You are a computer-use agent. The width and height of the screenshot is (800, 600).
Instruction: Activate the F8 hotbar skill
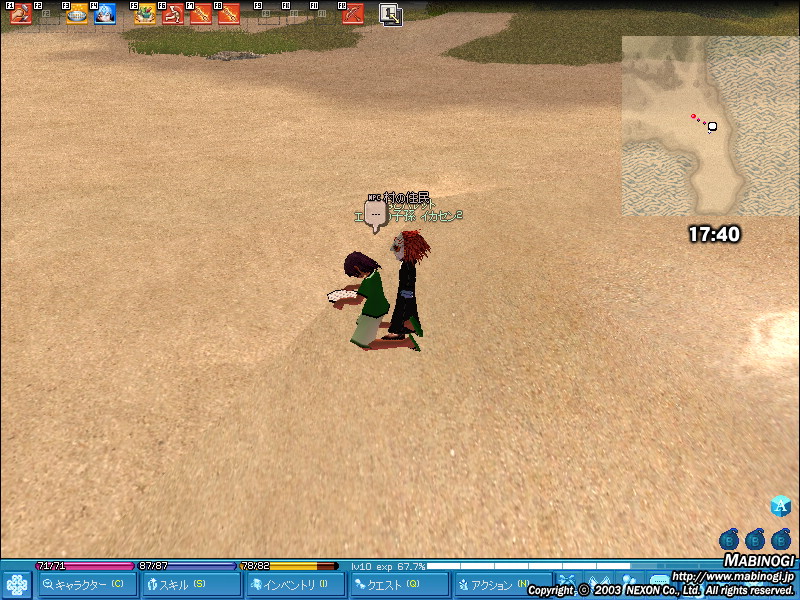229,14
